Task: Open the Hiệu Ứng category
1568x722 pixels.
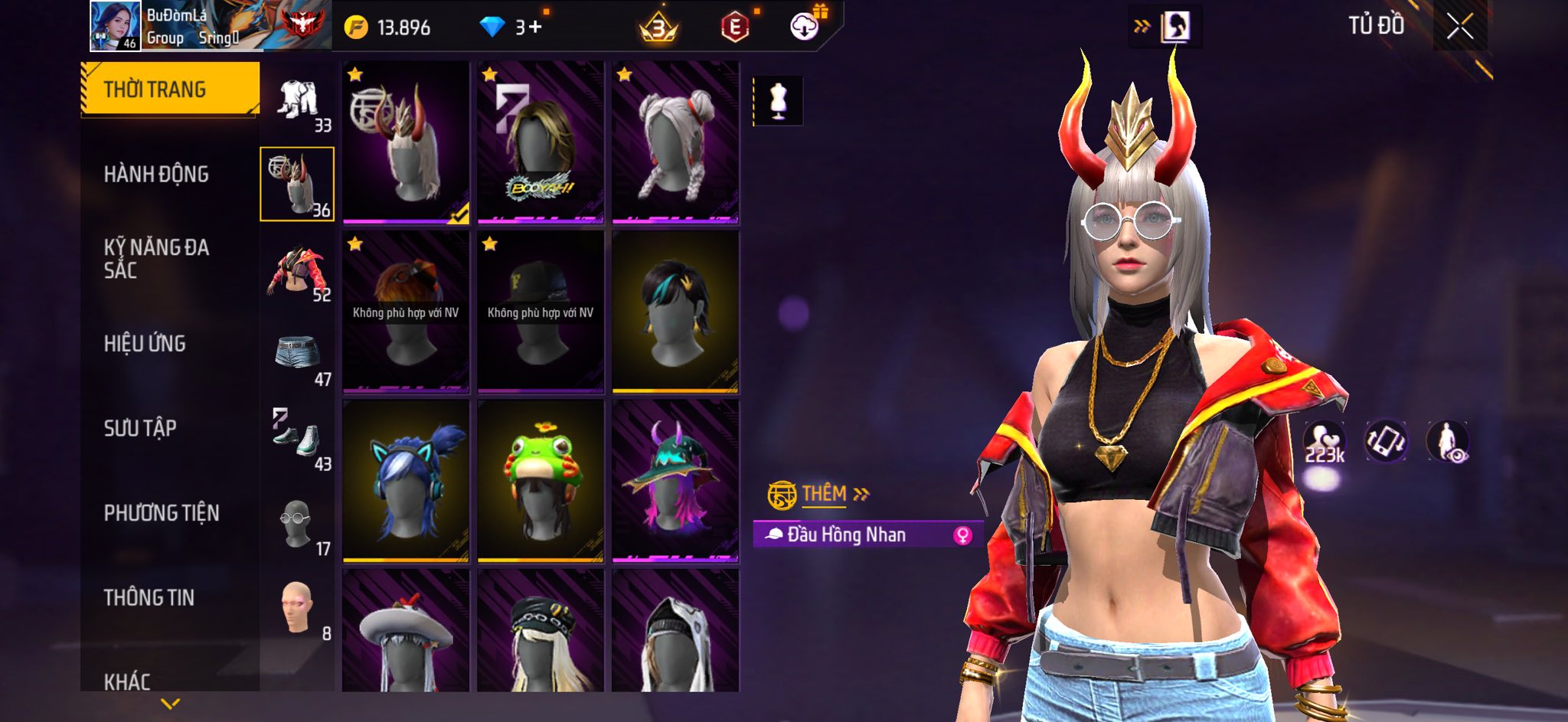Action: click(145, 344)
